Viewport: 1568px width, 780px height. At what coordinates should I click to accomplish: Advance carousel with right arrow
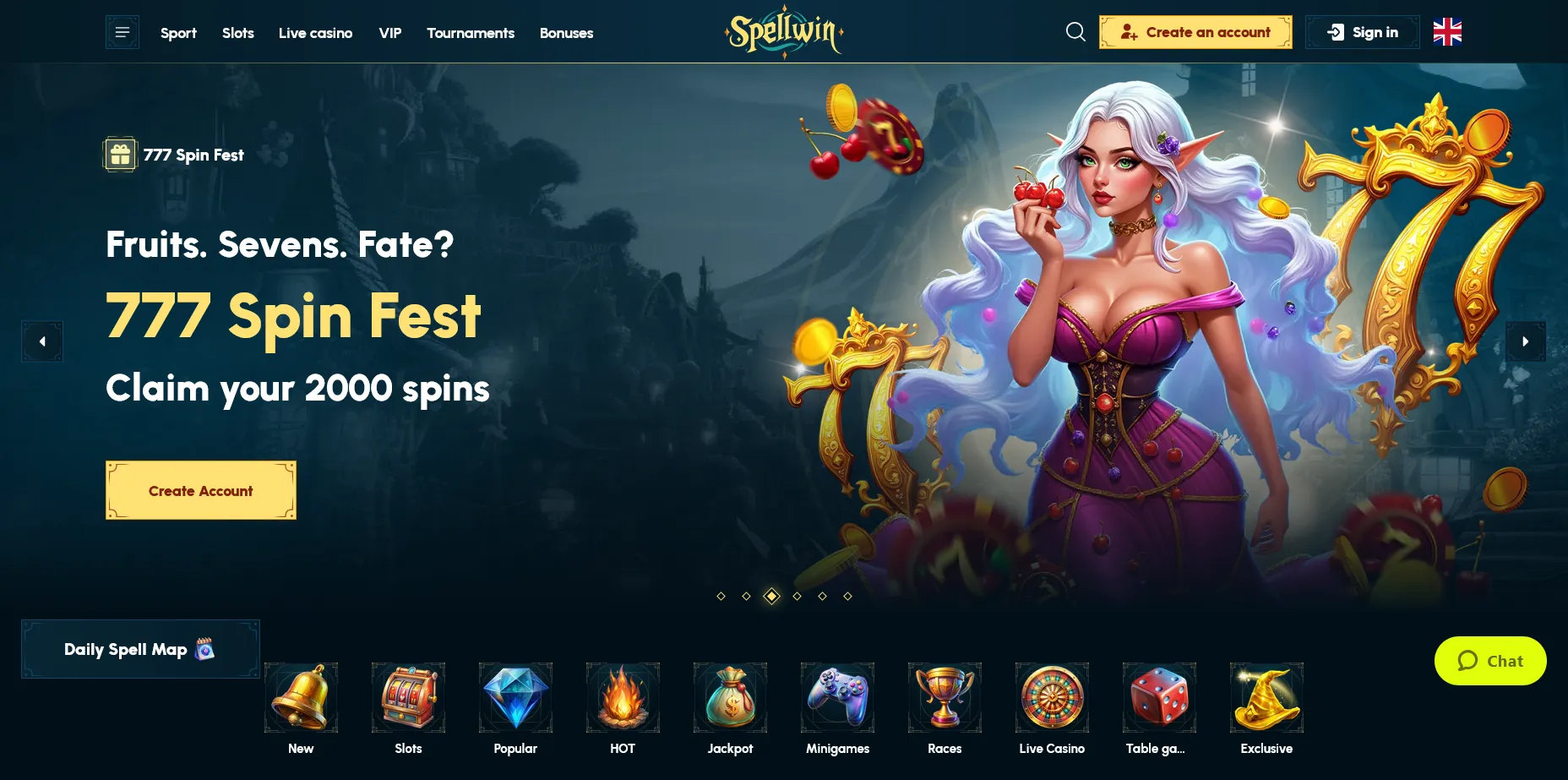pos(1526,341)
